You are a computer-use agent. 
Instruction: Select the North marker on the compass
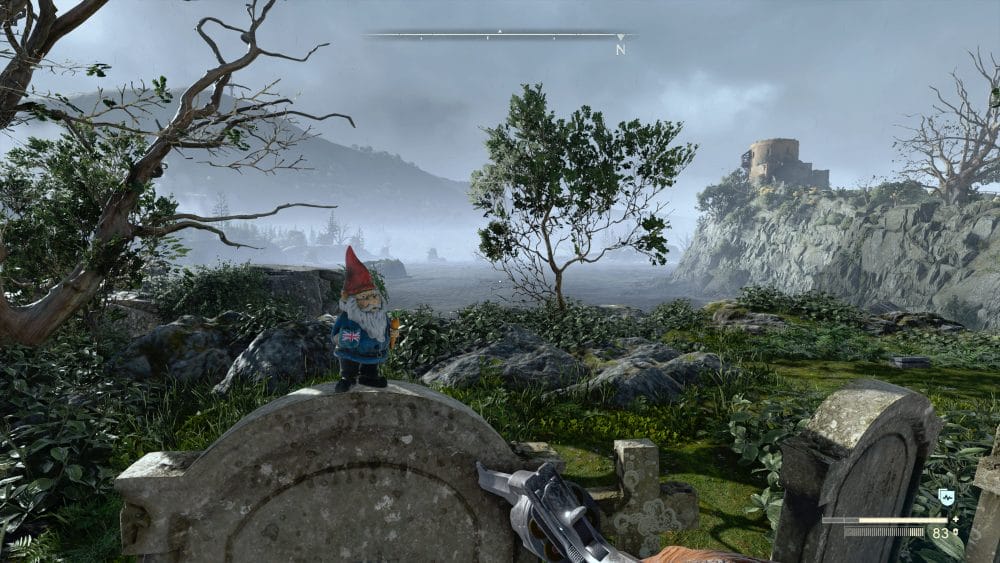(x=620, y=47)
